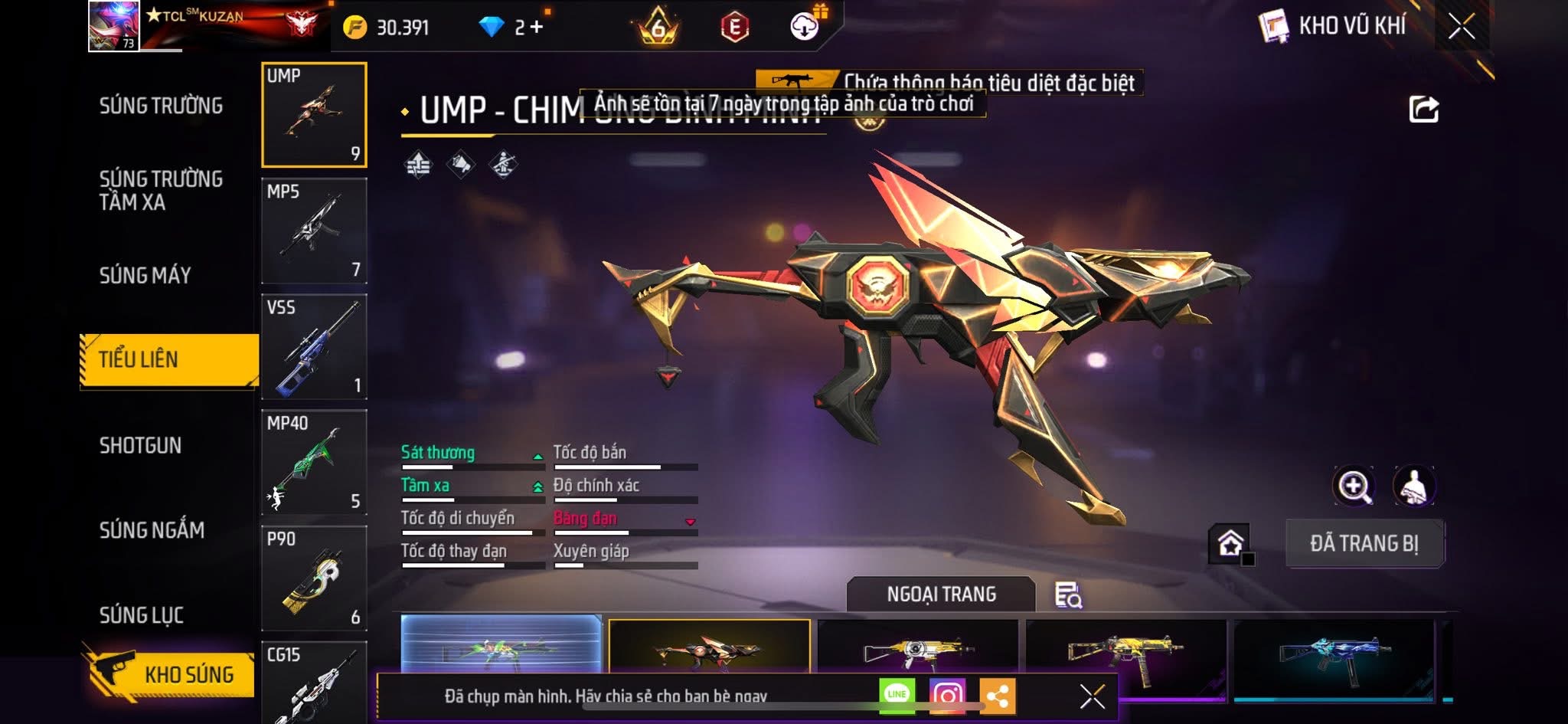Switch to Súng Trường category

pyautogui.click(x=161, y=106)
